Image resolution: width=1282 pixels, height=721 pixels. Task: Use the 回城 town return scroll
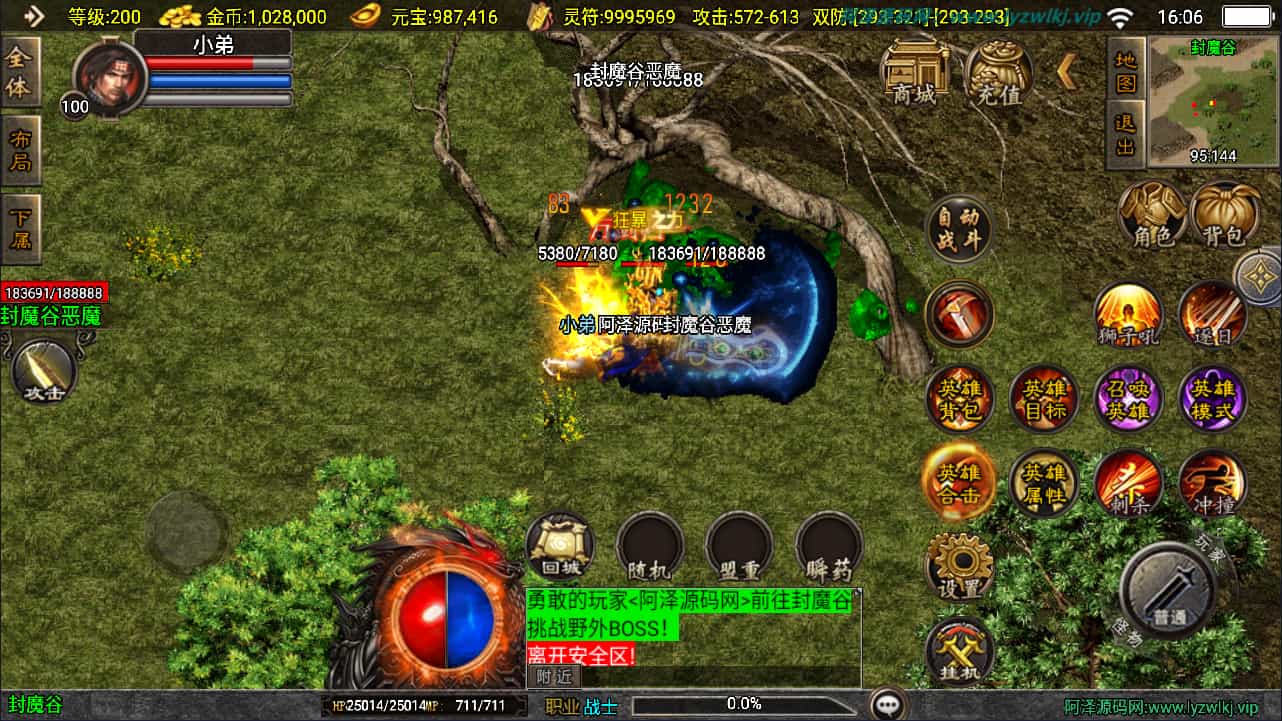point(560,547)
